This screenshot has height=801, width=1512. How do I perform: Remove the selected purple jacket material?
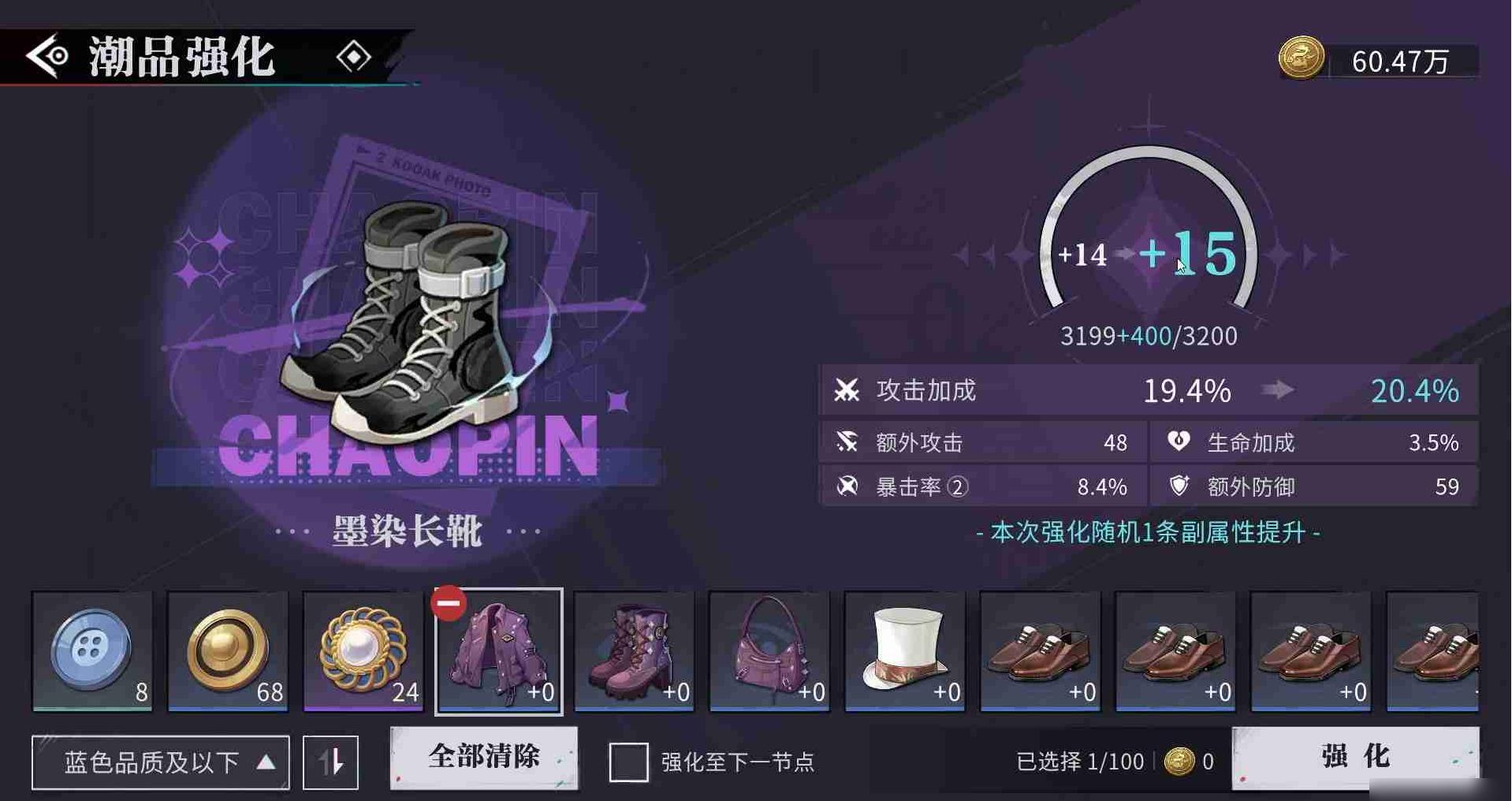coord(449,604)
